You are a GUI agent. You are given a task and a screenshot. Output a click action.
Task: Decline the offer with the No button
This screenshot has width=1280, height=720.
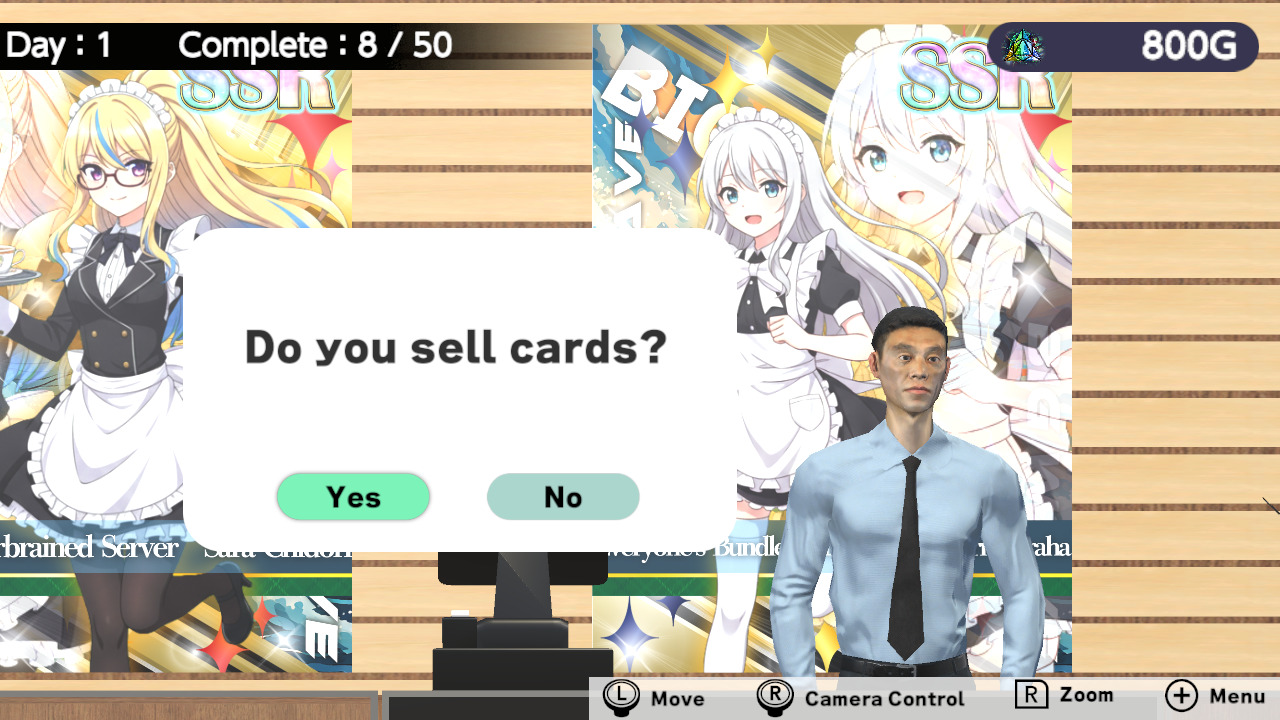(563, 496)
